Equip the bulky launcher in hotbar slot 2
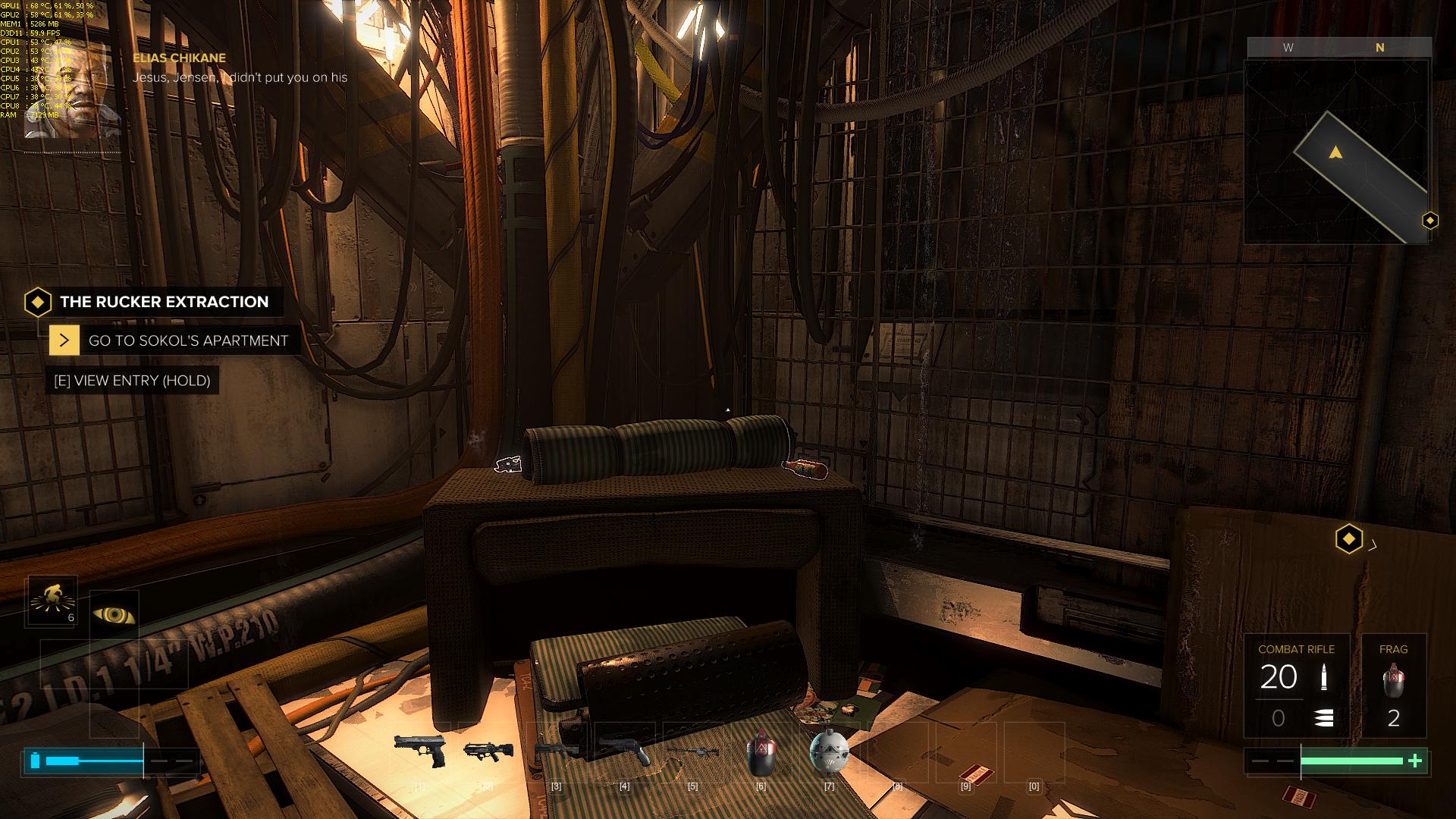This screenshot has height=819, width=1456. click(x=488, y=751)
